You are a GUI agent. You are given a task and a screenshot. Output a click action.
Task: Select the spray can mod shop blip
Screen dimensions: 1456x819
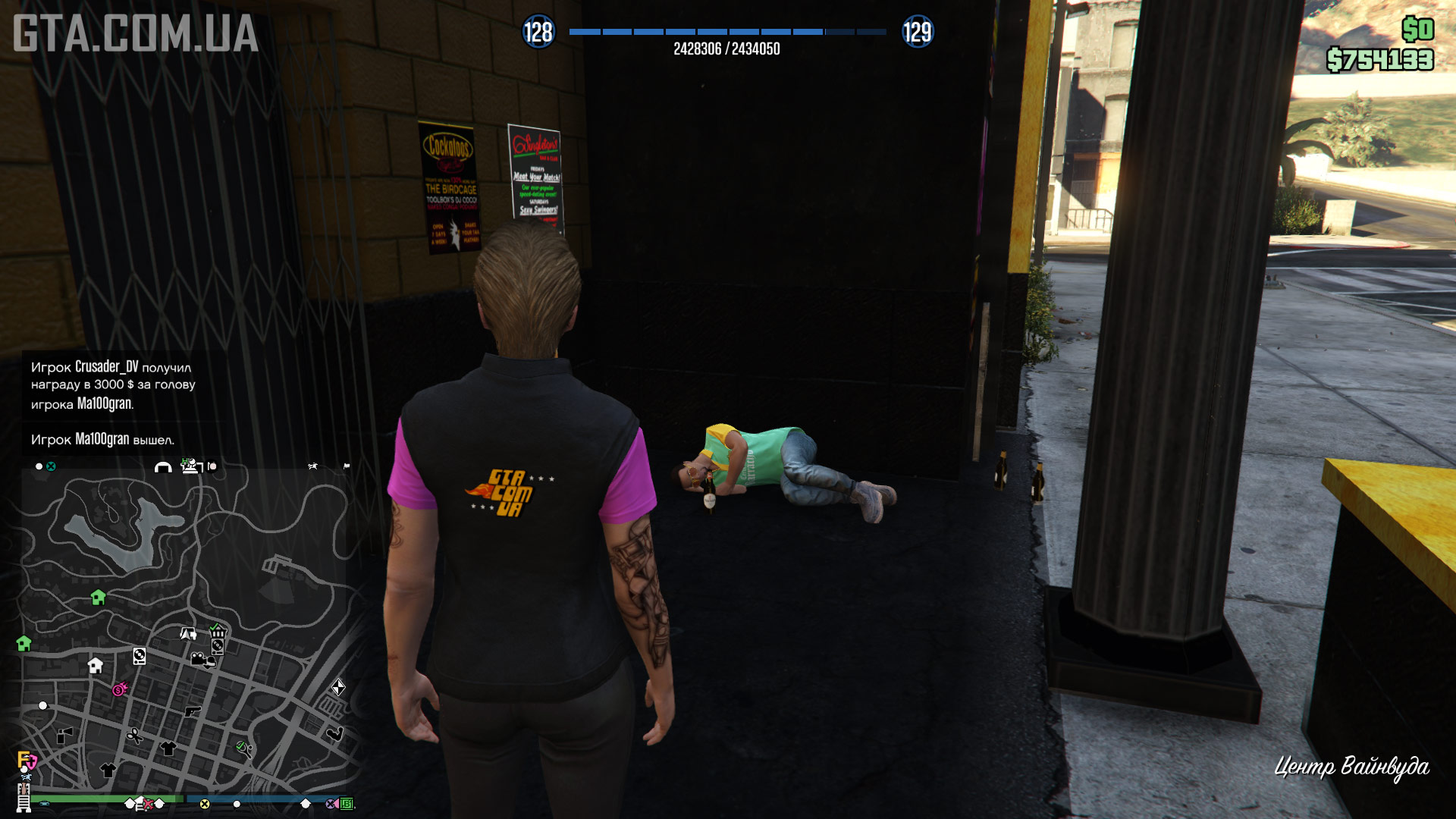click(x=64, y=735)
